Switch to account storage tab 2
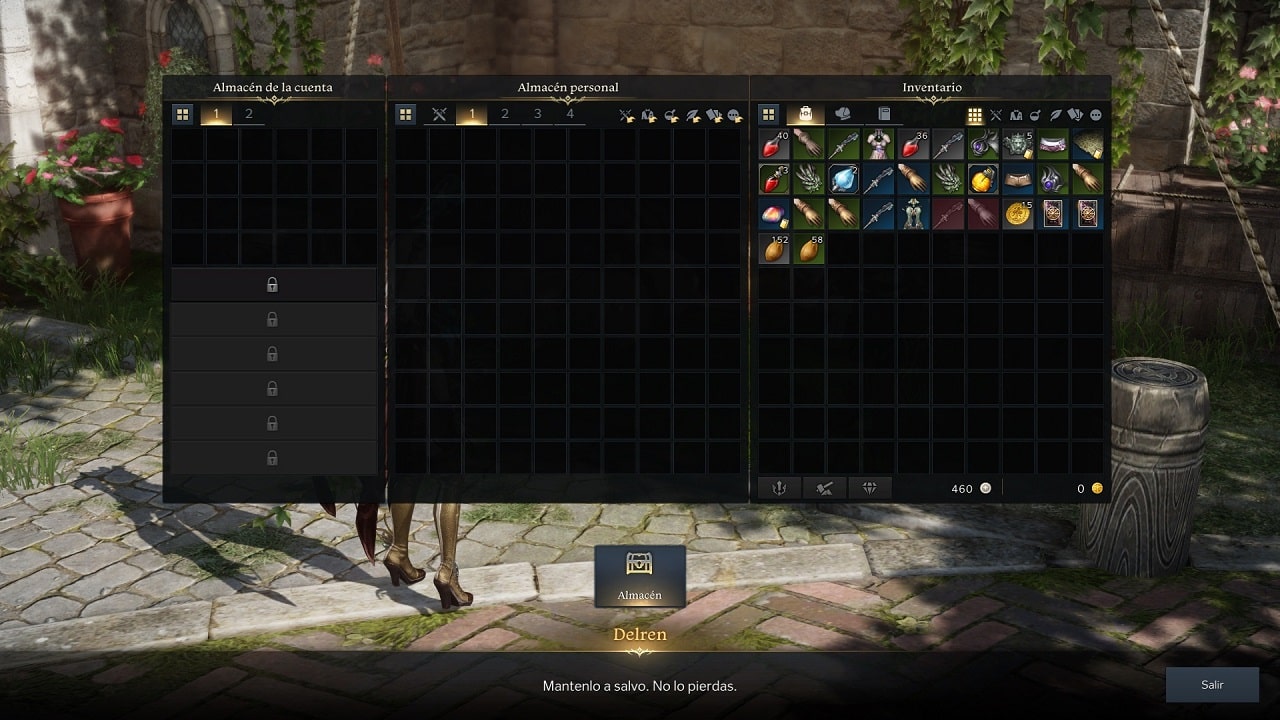The image size is (1280, 720). (249, 114)
